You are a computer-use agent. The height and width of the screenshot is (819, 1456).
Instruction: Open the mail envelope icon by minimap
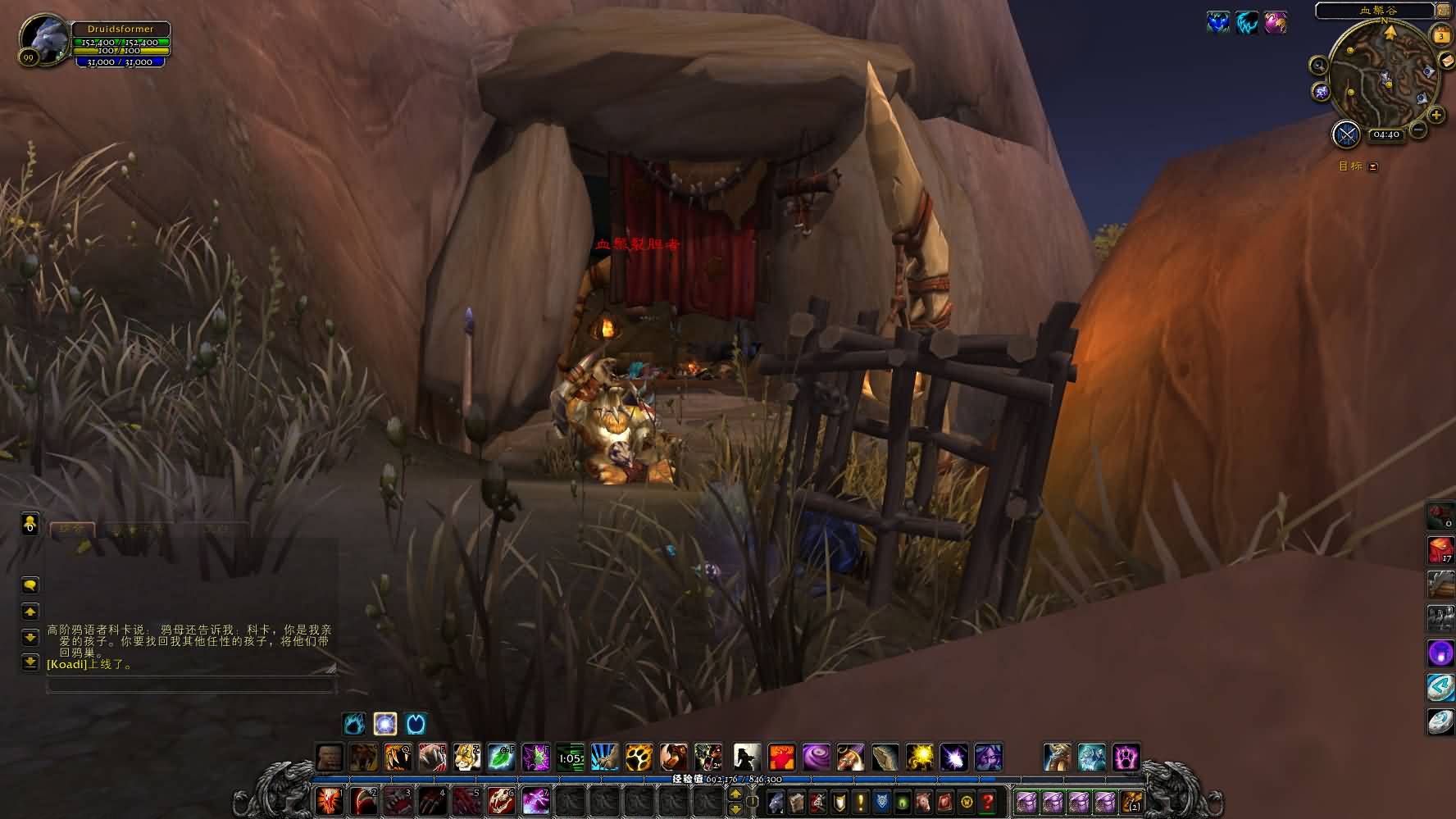(x=1446, y=61)
